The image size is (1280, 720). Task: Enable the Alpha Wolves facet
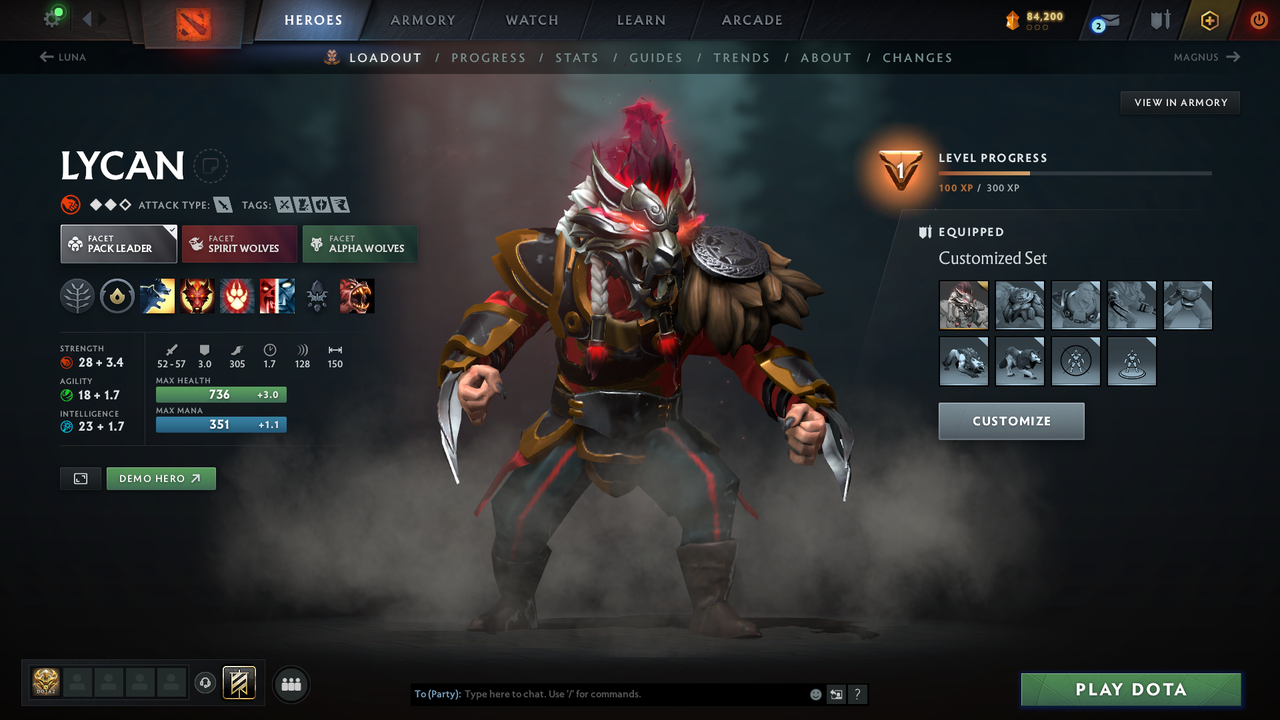(x=359, y=243)
